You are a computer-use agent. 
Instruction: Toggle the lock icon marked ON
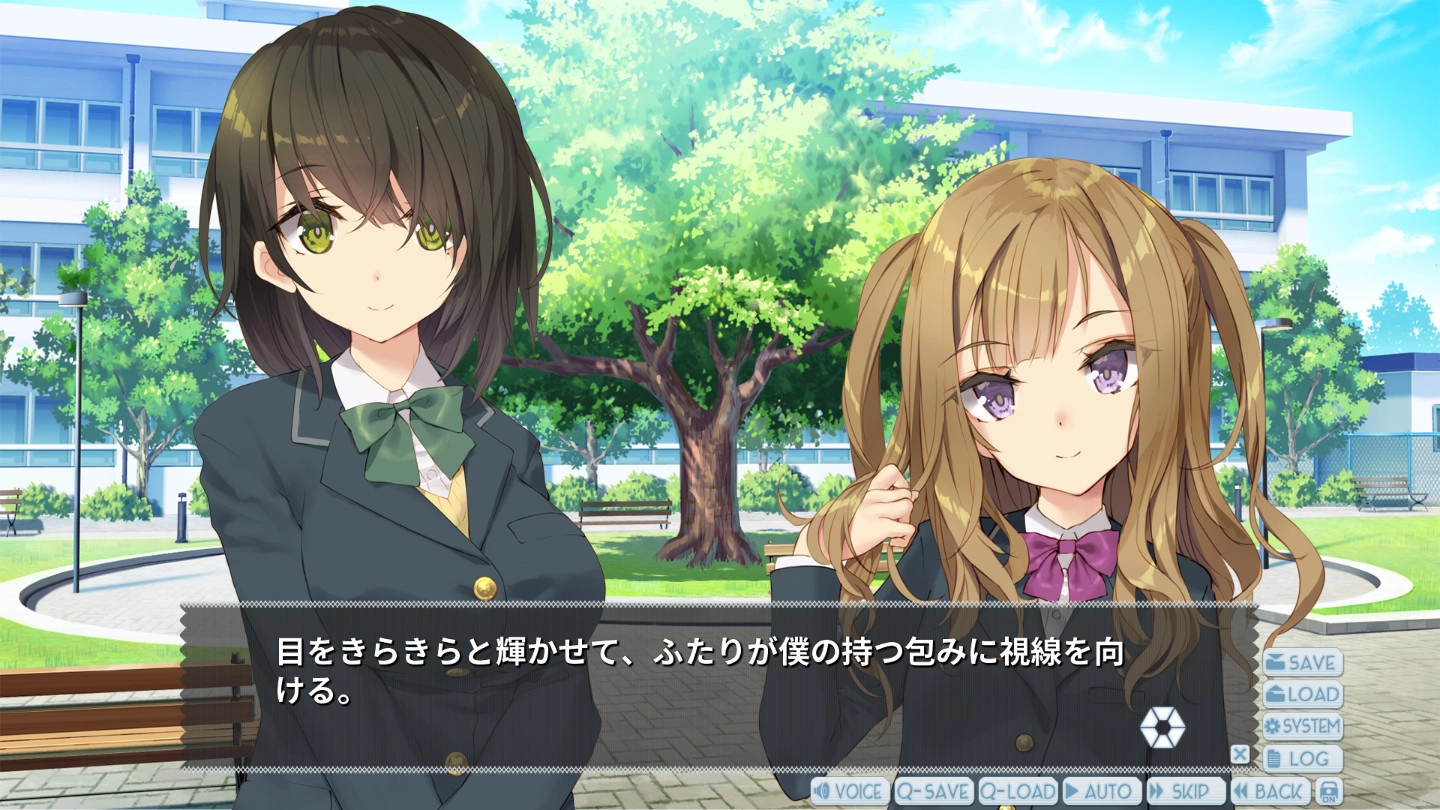coord(1328,791)
